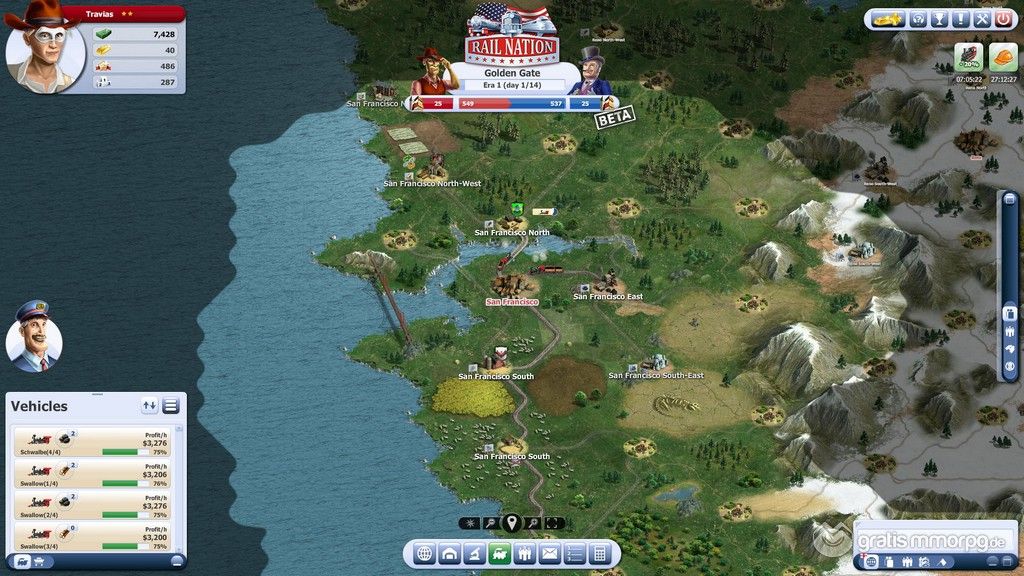Open the research microscope button

point(474,553)
